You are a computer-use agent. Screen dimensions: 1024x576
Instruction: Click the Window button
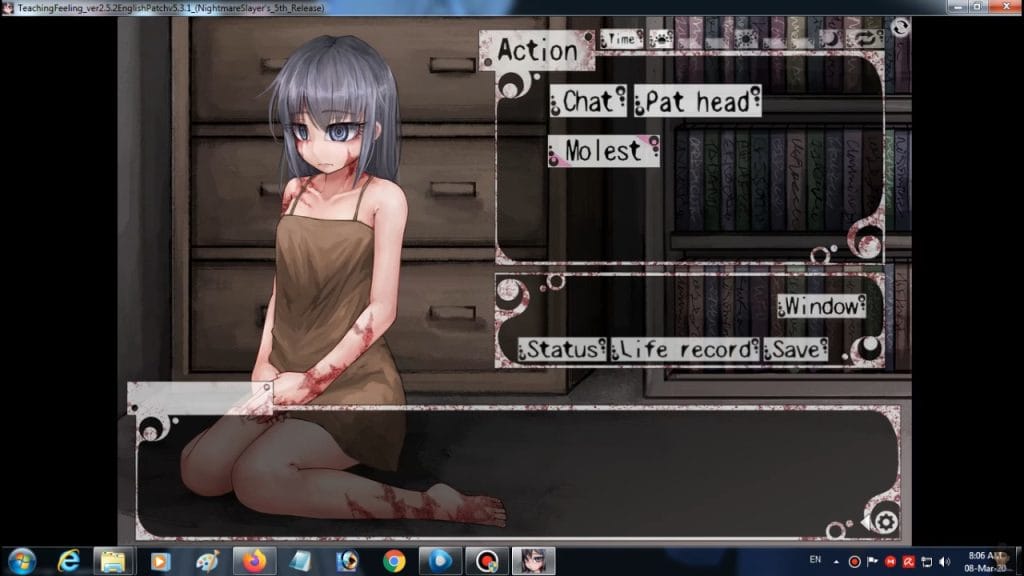821,306
